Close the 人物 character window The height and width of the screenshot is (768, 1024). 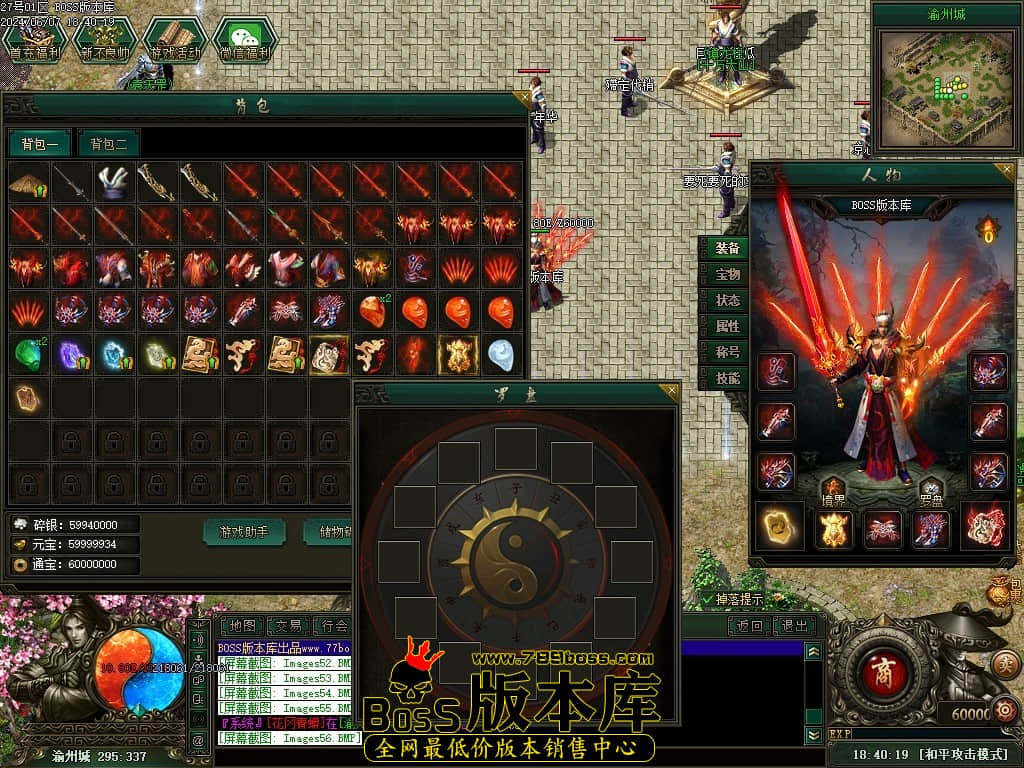tap(1006, 169)
